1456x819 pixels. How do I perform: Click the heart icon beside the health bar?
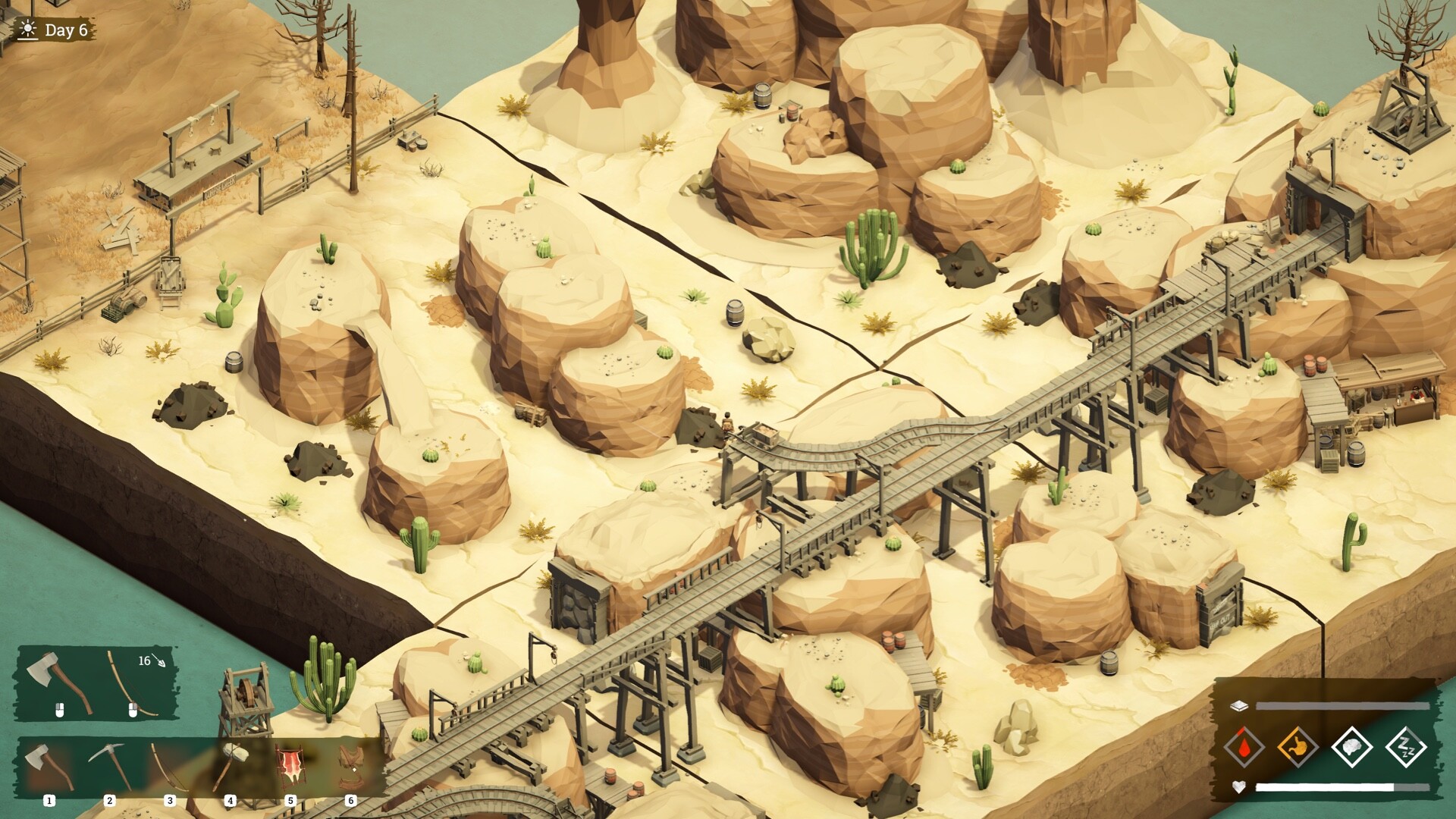pos(1239,786)
